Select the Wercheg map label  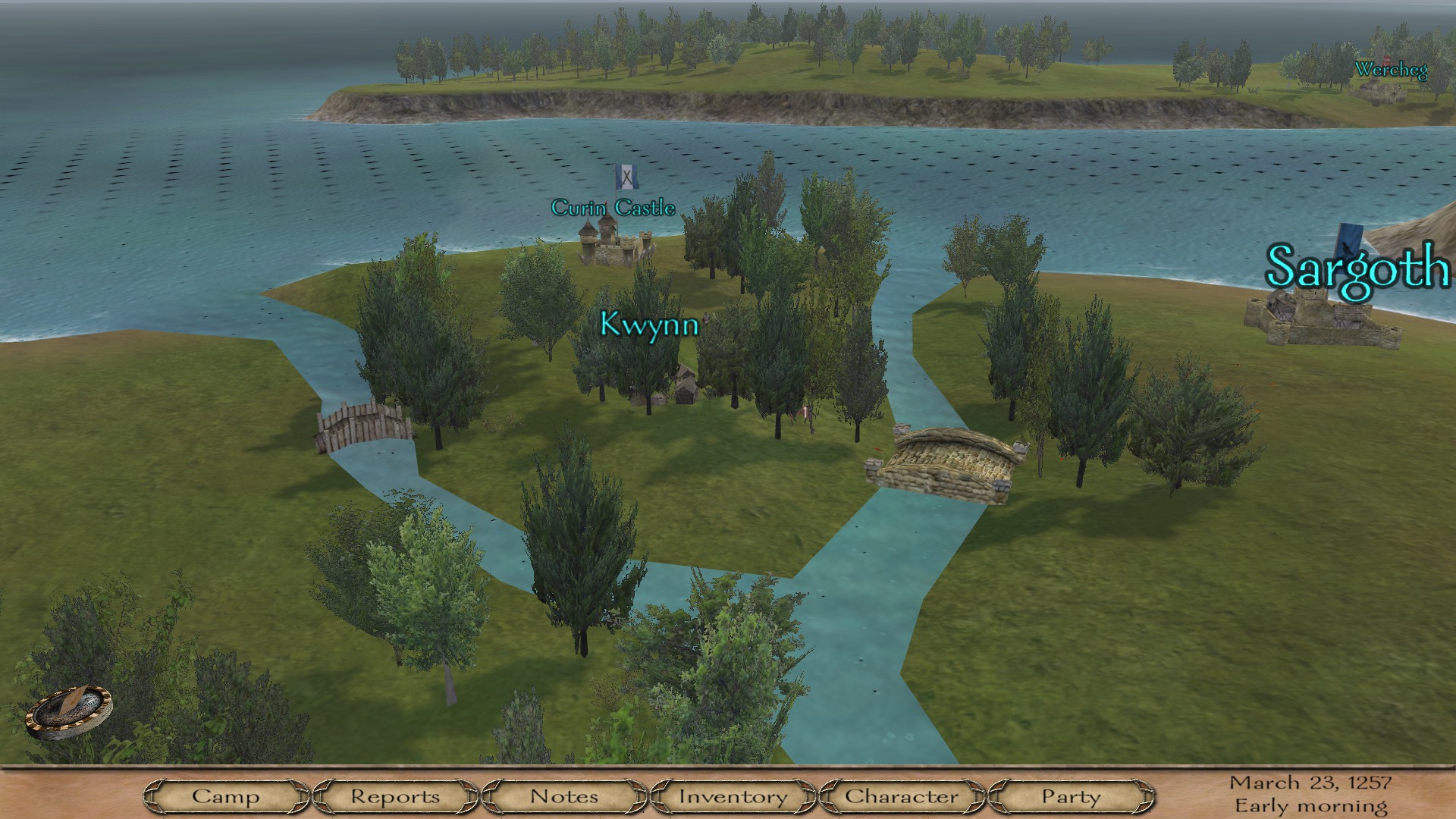pyautogui.click(x=1391, y=71)
